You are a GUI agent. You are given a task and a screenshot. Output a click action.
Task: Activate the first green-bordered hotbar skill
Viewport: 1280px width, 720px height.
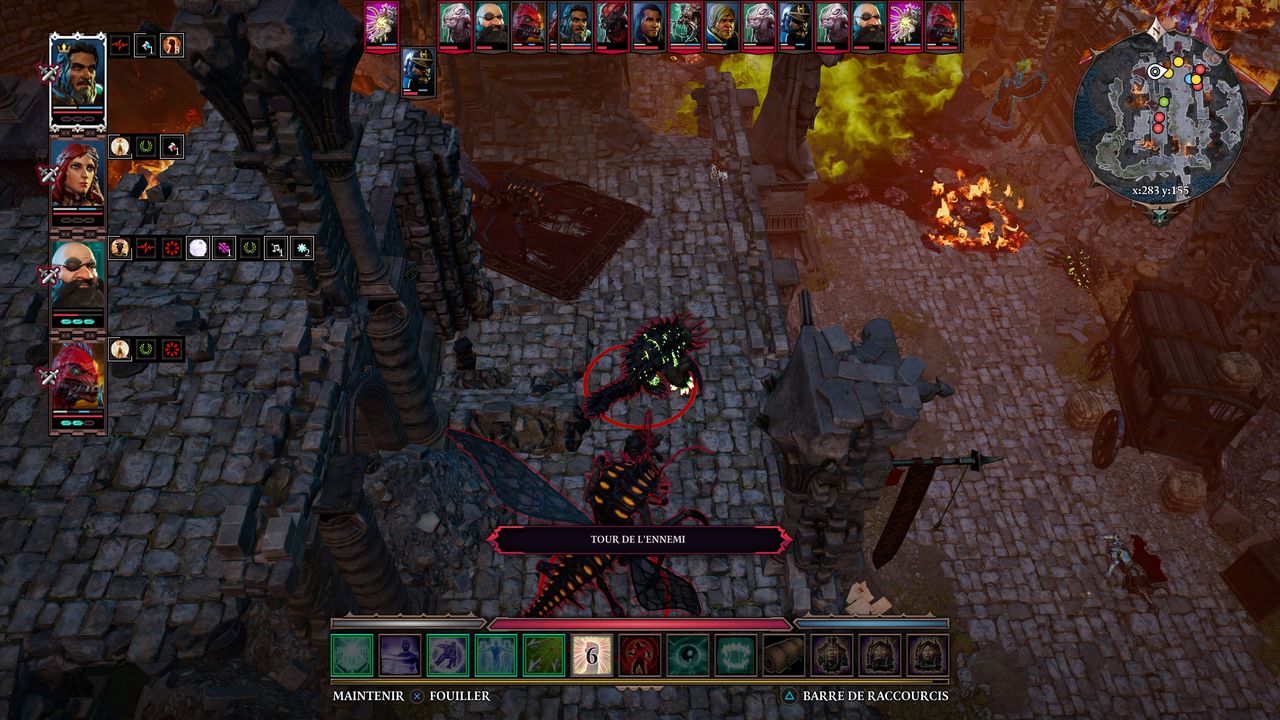352,655
